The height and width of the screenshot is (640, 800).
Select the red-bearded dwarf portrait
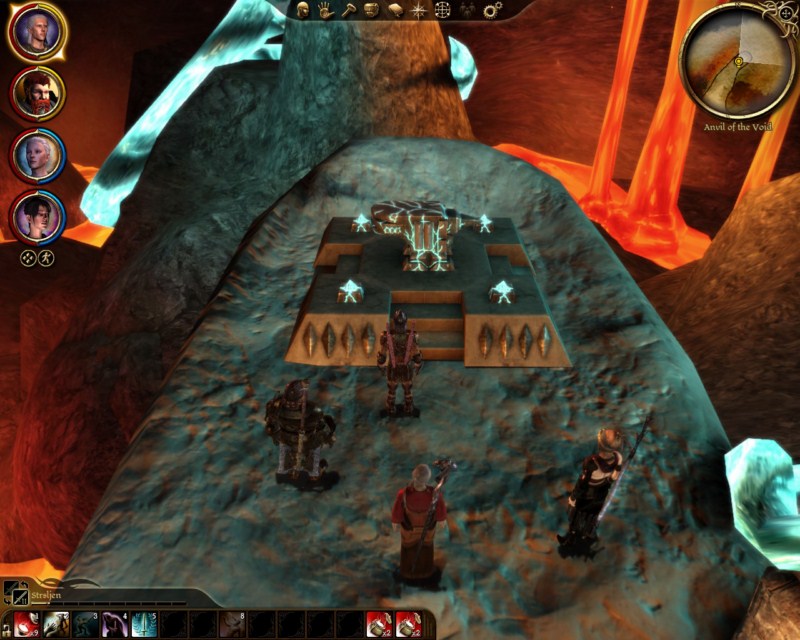click(x=37, y=93)
